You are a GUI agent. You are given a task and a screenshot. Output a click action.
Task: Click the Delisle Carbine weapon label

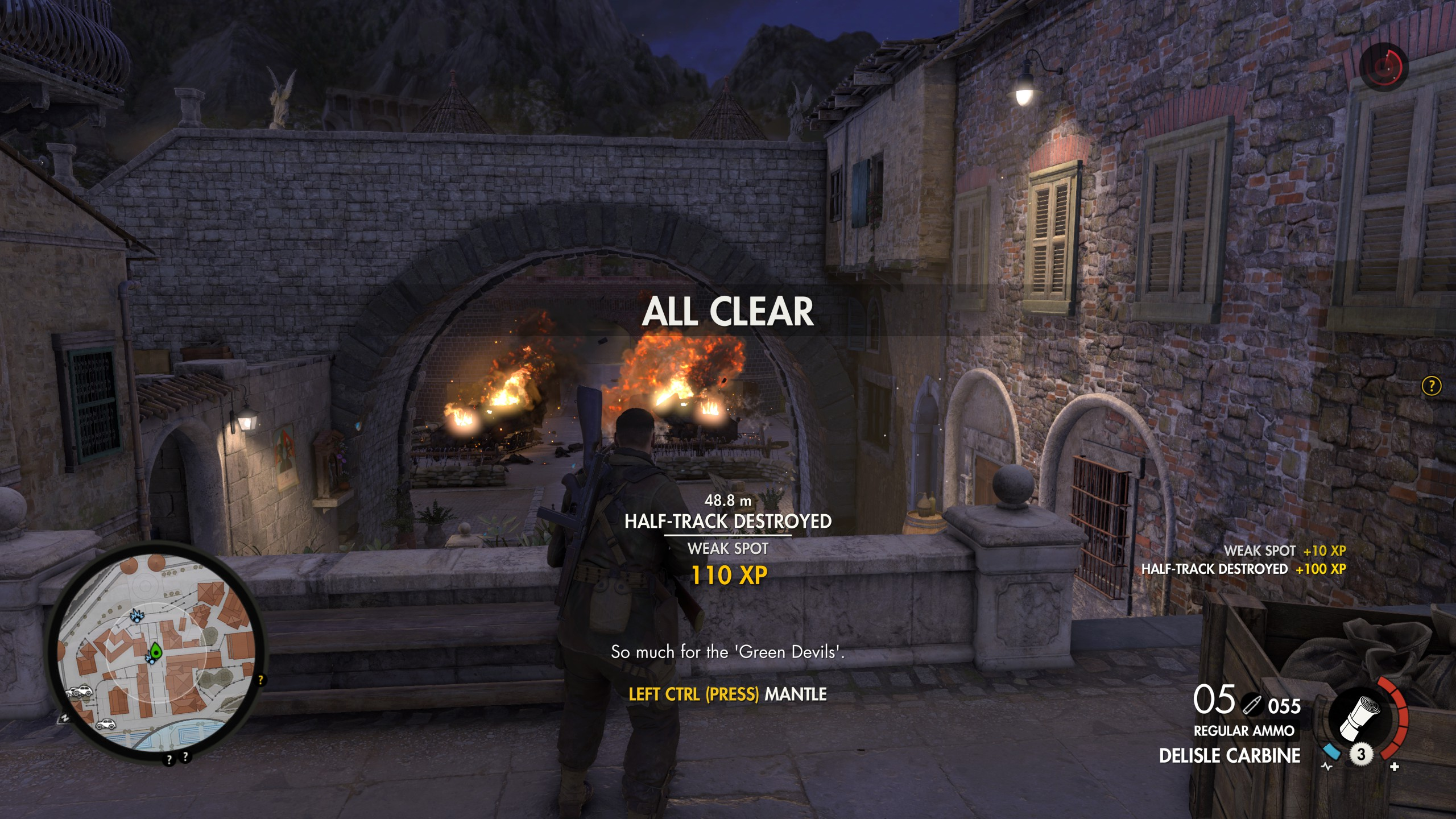pos(1230,756)
